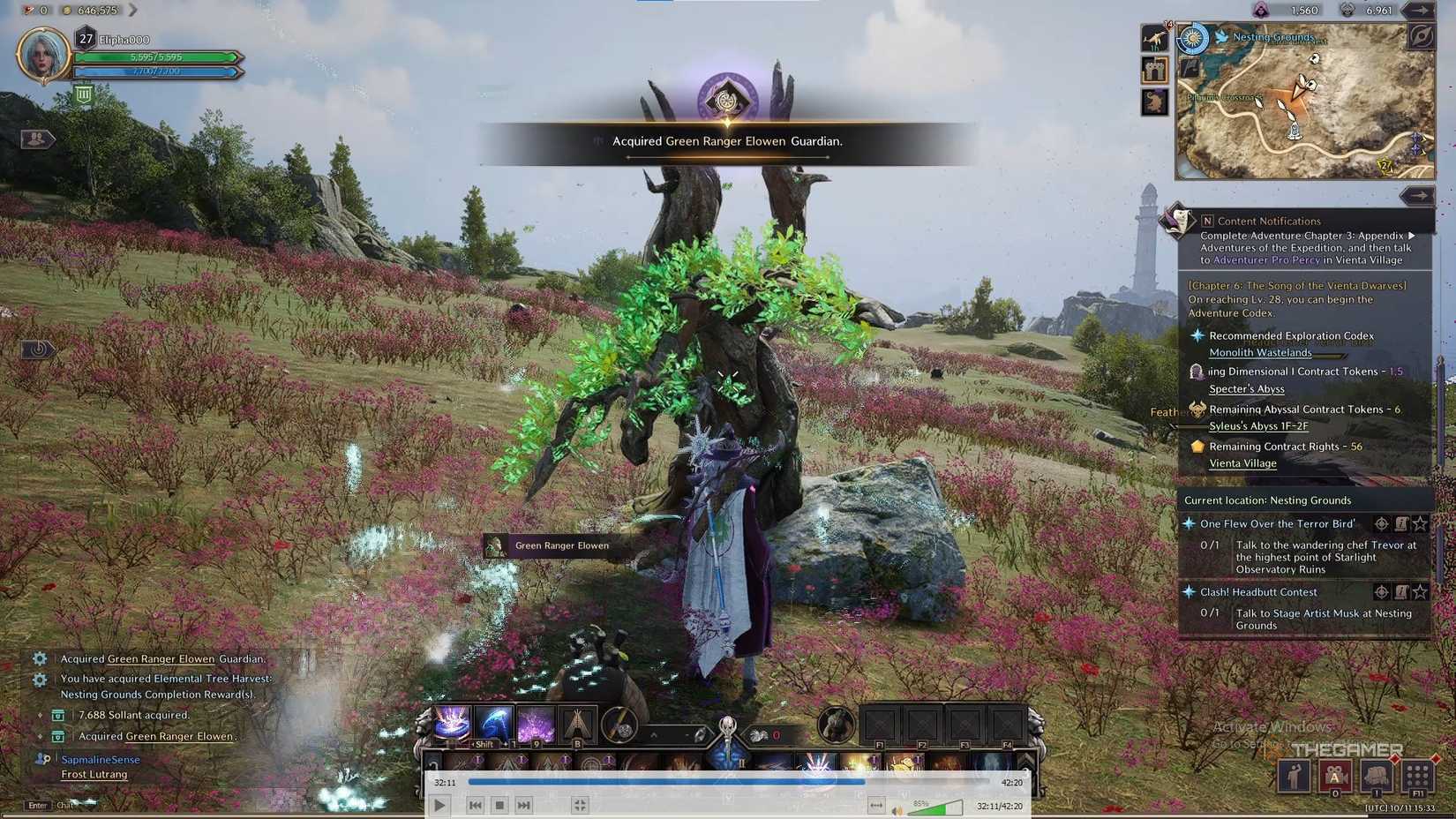The image size is (1456, 819).
Task: Open the emote figure icon at bottom right
Action: click(1293, 776)
